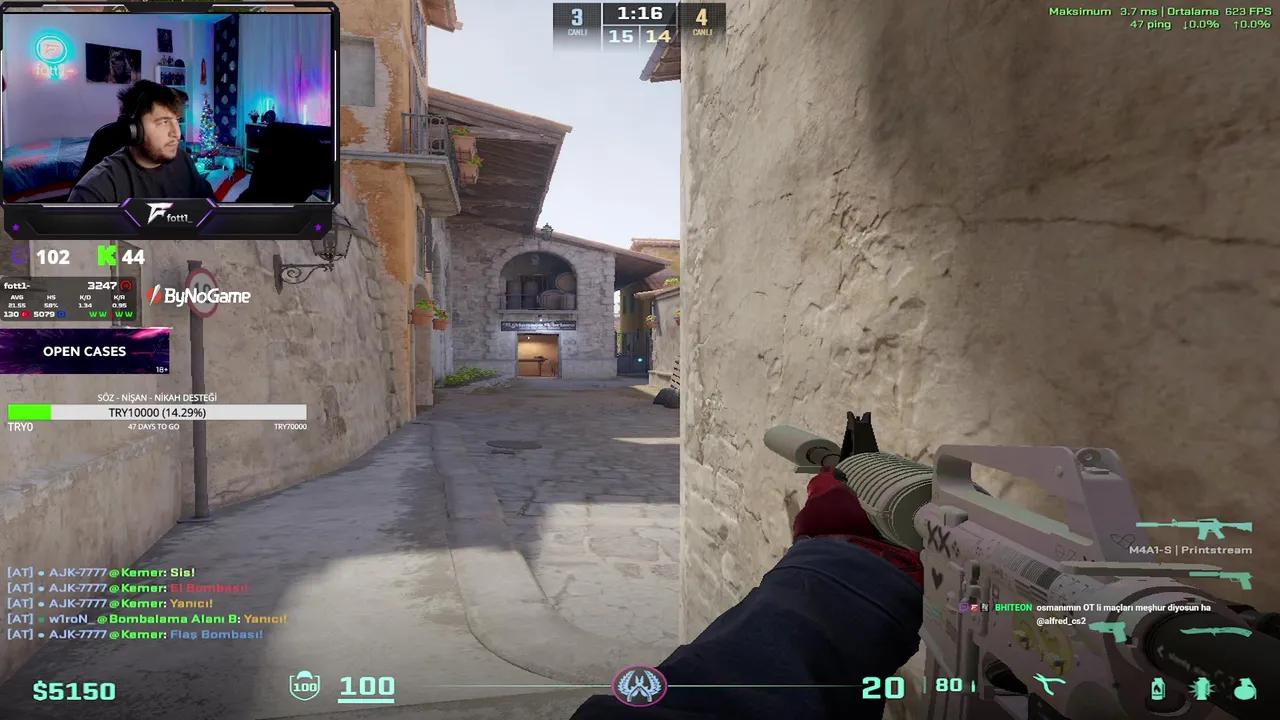
Task: Select the flashbang icon in the grenade row
Action: point(1201,688)
